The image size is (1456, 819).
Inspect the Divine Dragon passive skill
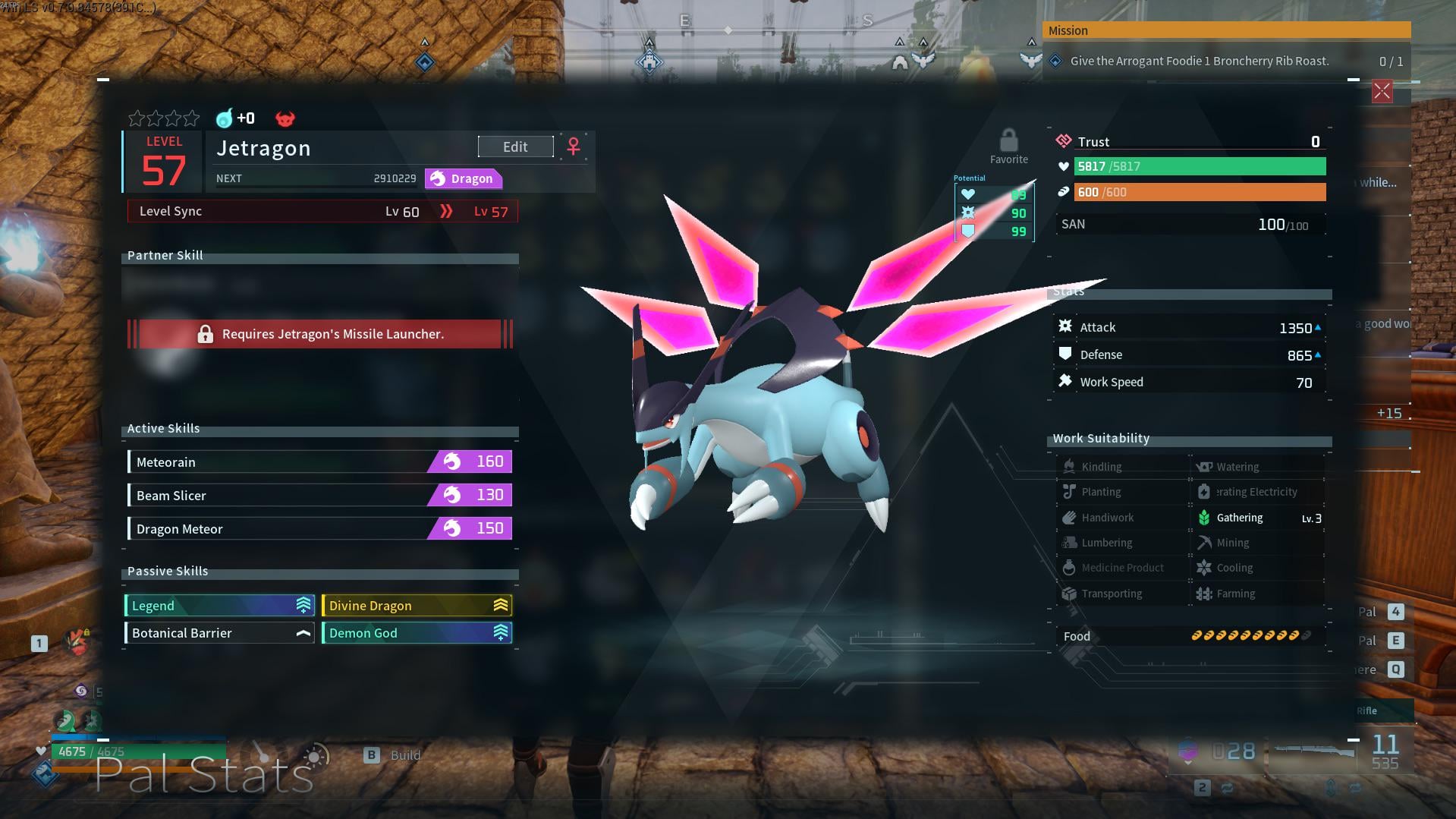tap(417, 605)
